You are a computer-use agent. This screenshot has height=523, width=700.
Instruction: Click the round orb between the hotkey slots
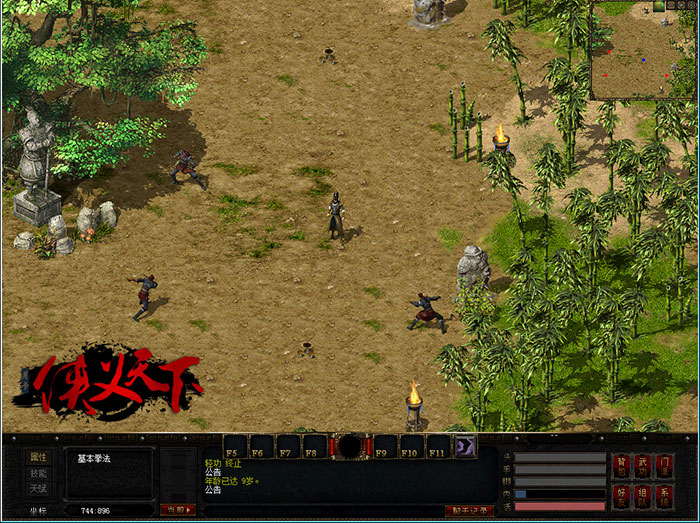(x=350, y=446)
